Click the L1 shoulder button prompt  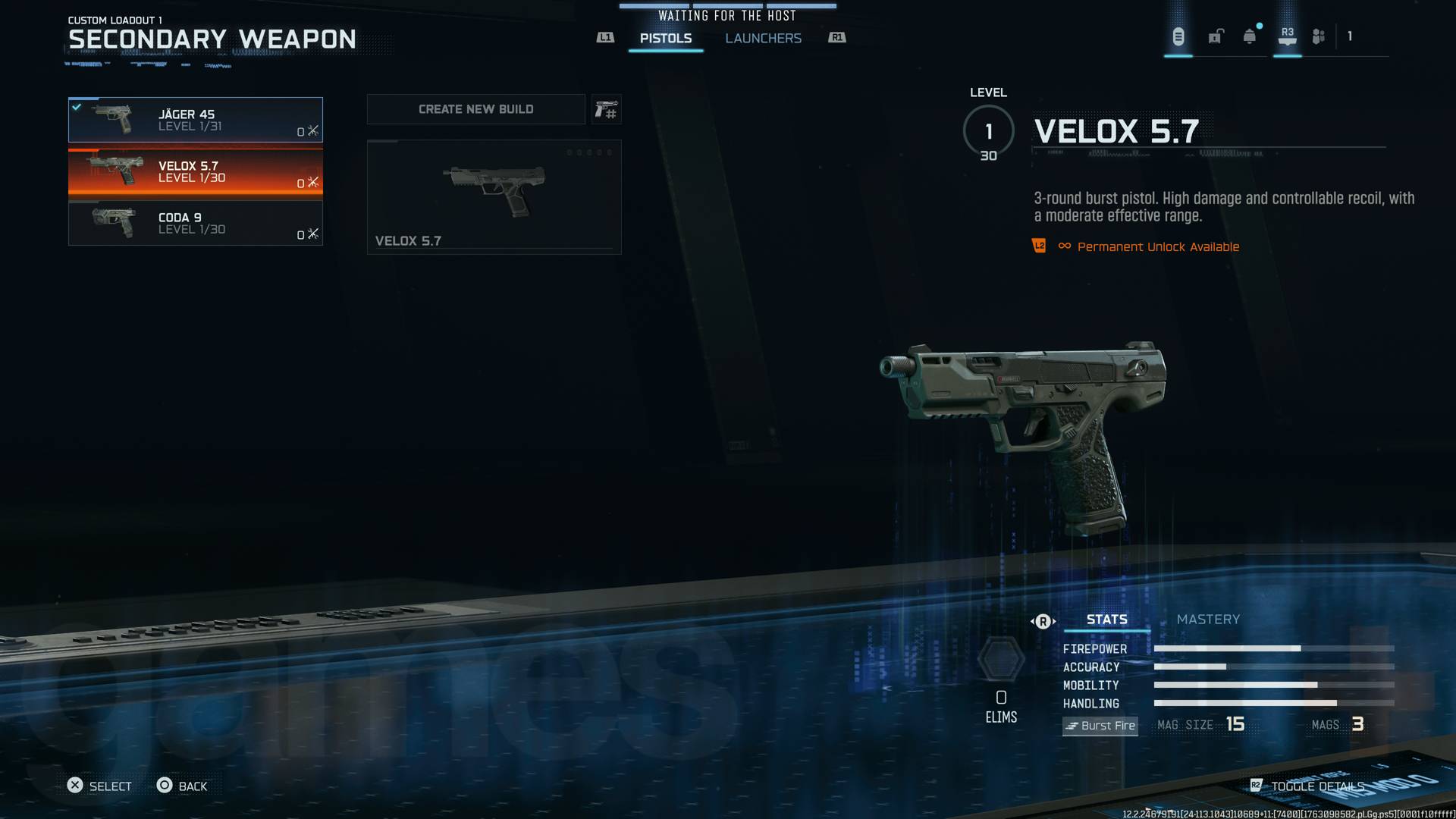tap(604, 36)
